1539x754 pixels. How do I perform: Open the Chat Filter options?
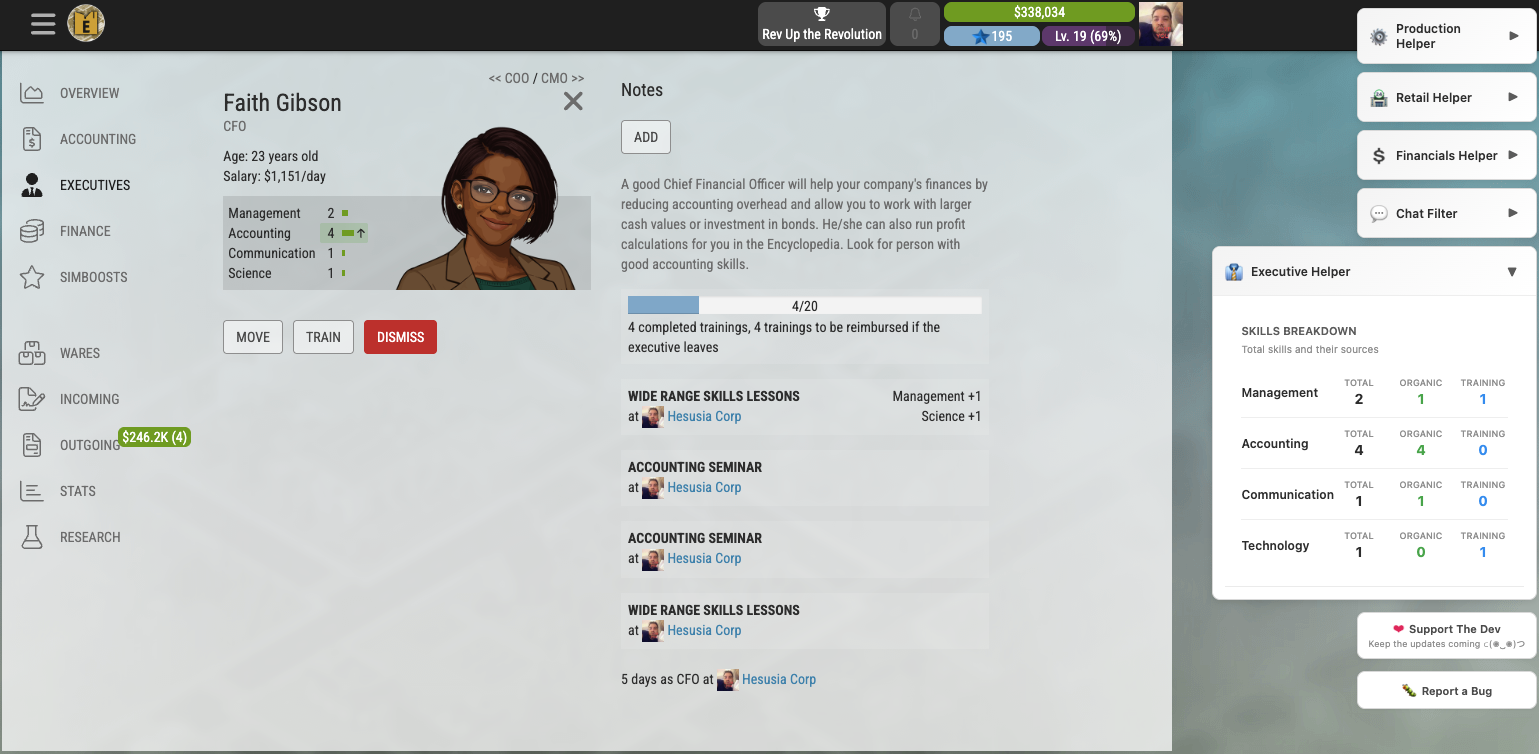pos(1446,213)
